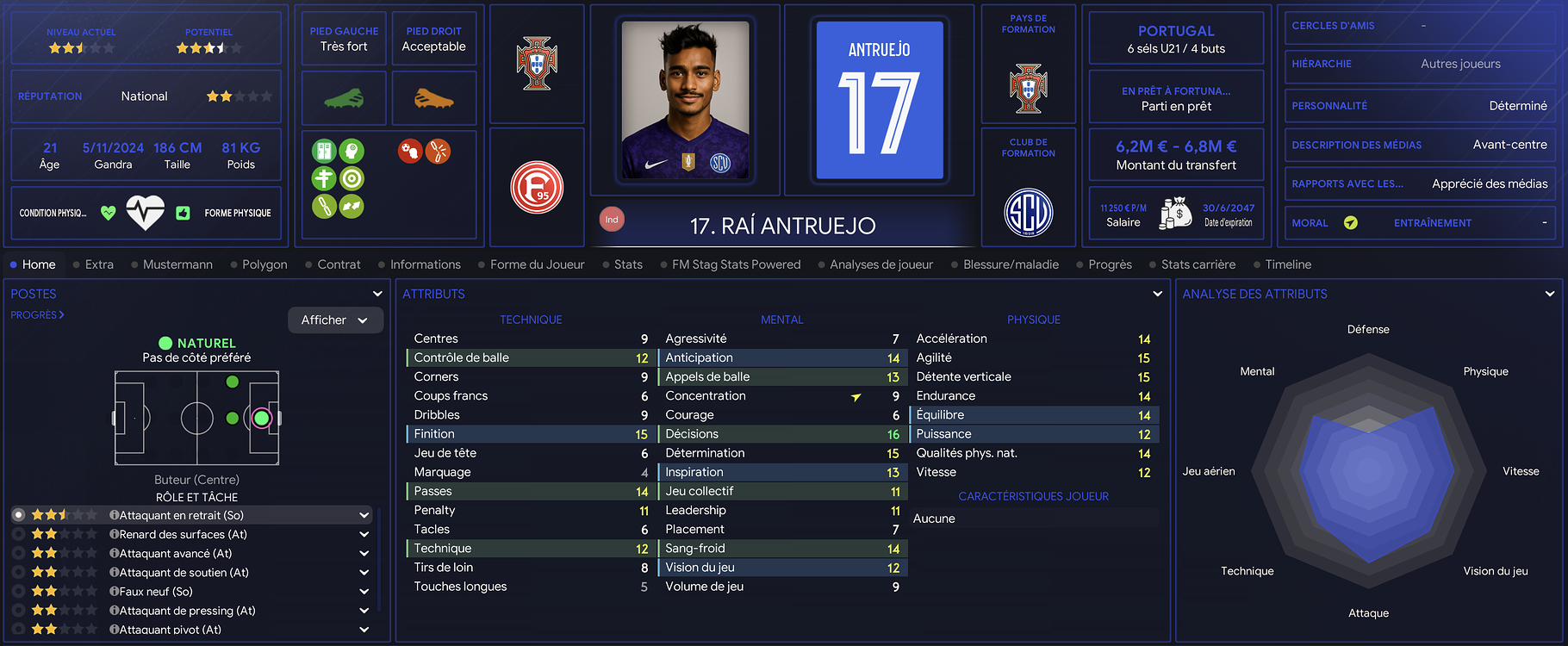The width and height of the screenshot is (1568, 646).
Task: Select the Polygon tab
Action: (x=264, y=264)
